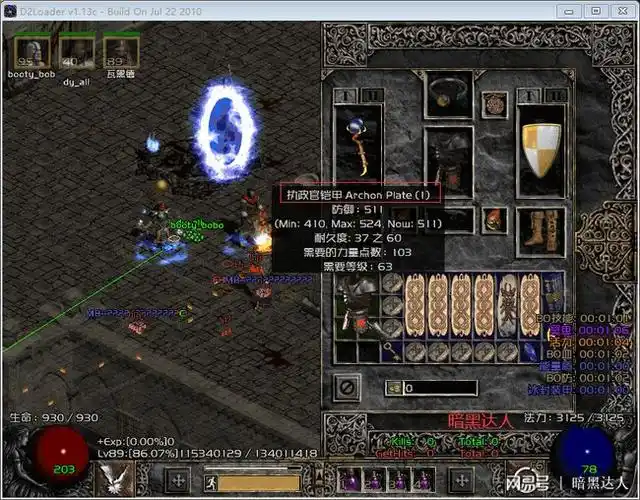Toggle the run/walk icon by stamina bar
The image size is (640, 500).
click(212, 482)
